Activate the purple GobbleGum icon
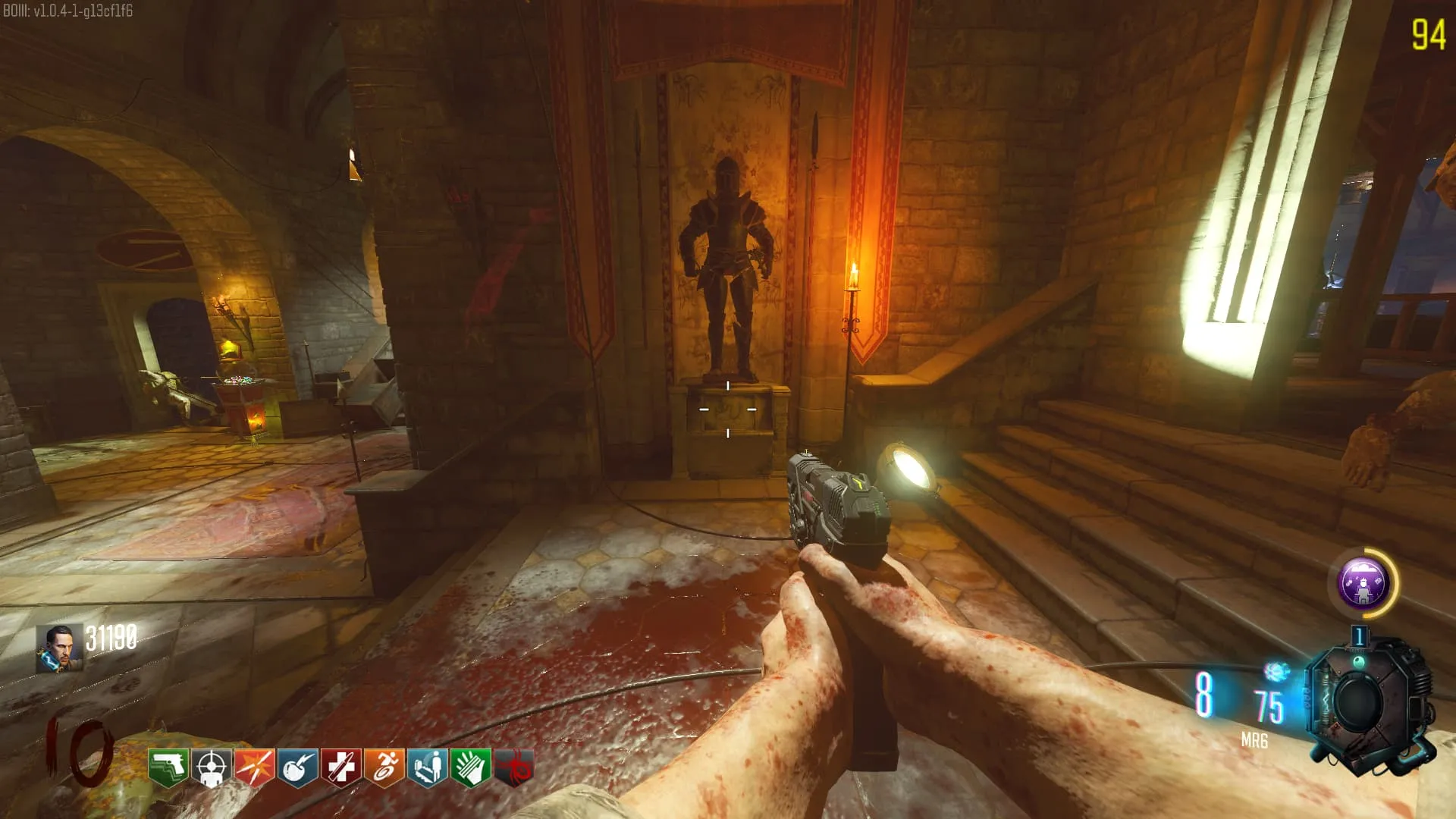 click(1363, 583)
